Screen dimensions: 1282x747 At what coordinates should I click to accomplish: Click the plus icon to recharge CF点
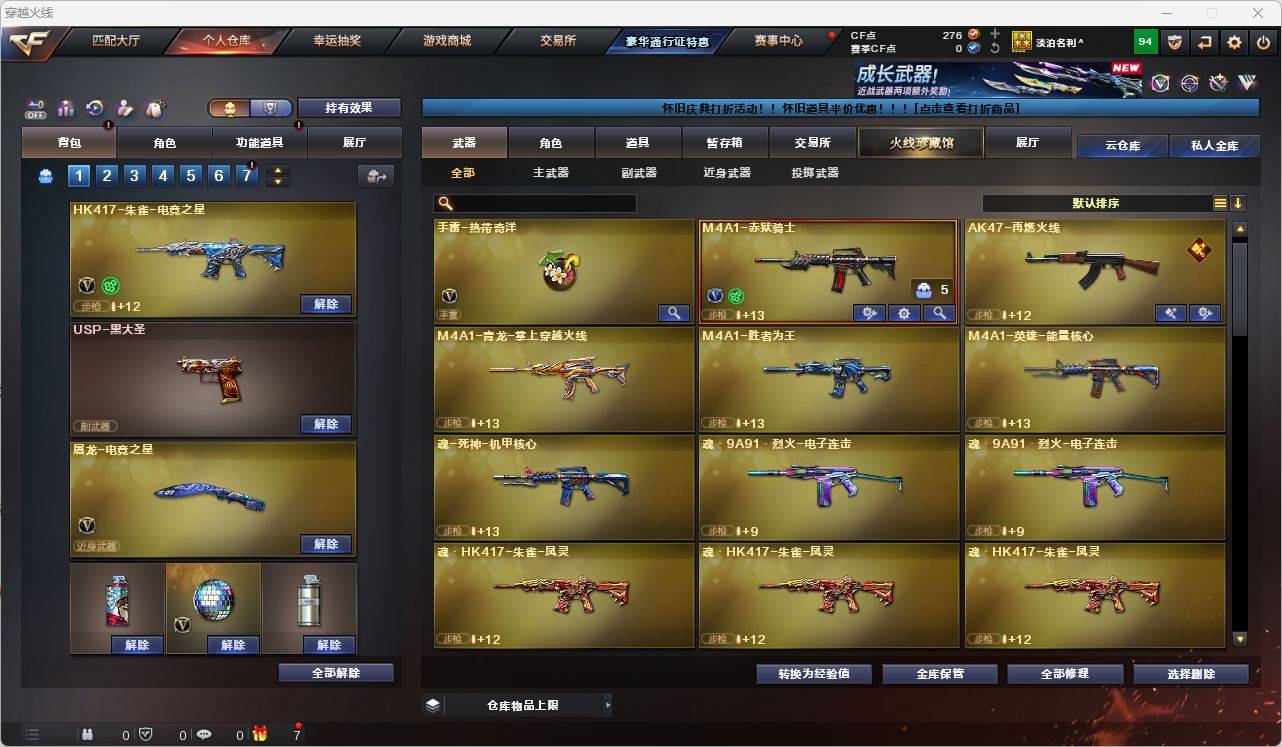click(994, 33)
